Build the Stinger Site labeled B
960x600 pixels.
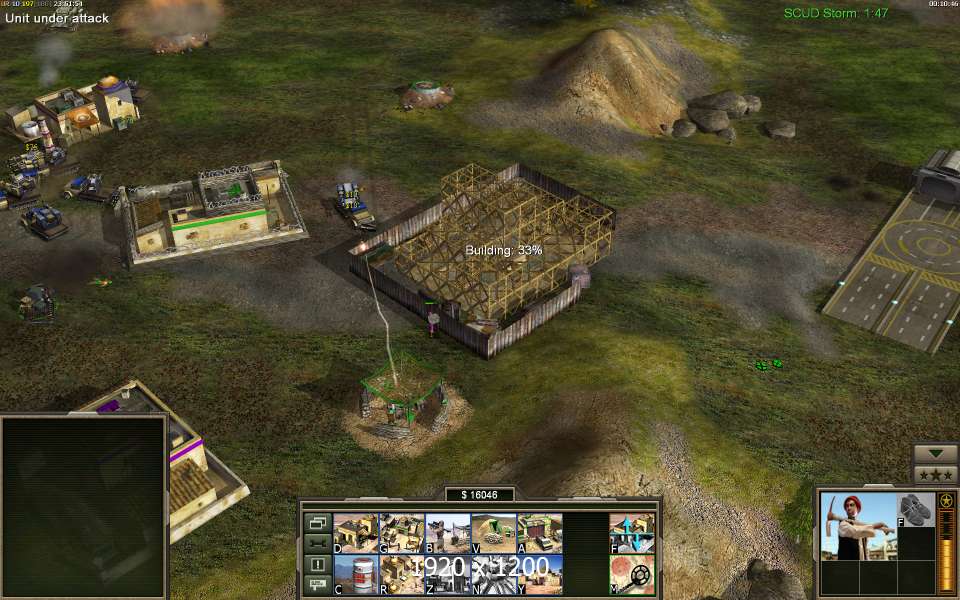(x=447, y=533)
